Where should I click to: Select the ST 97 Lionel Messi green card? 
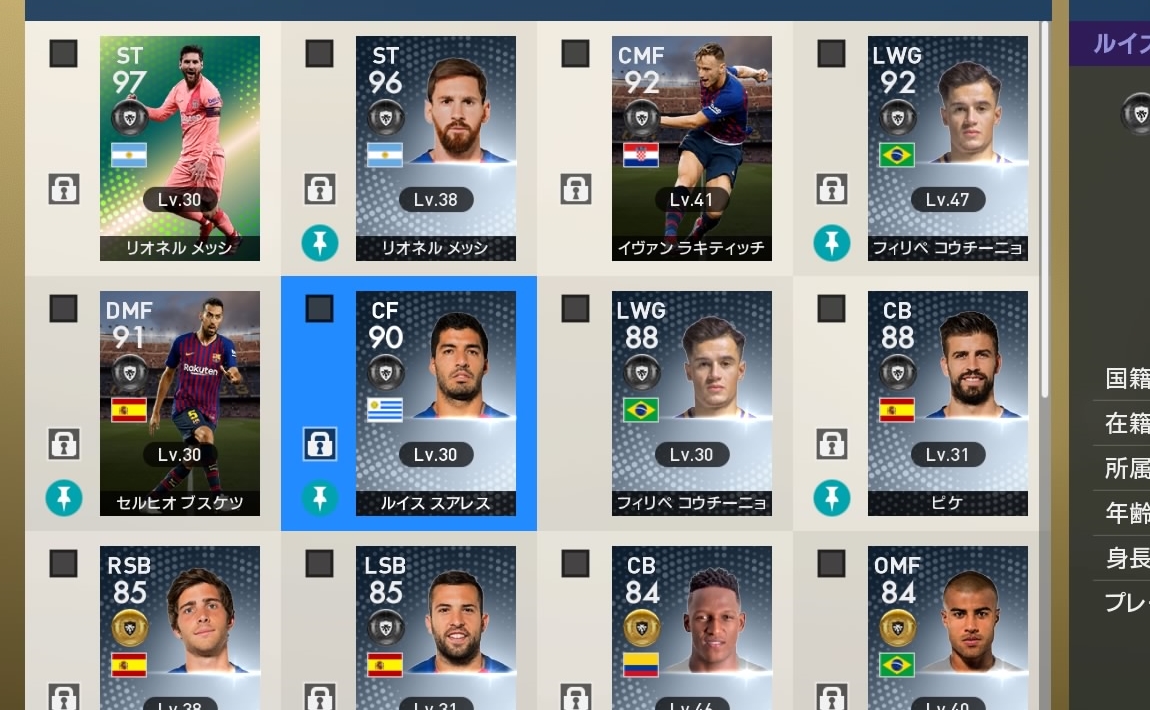(180, 148)
